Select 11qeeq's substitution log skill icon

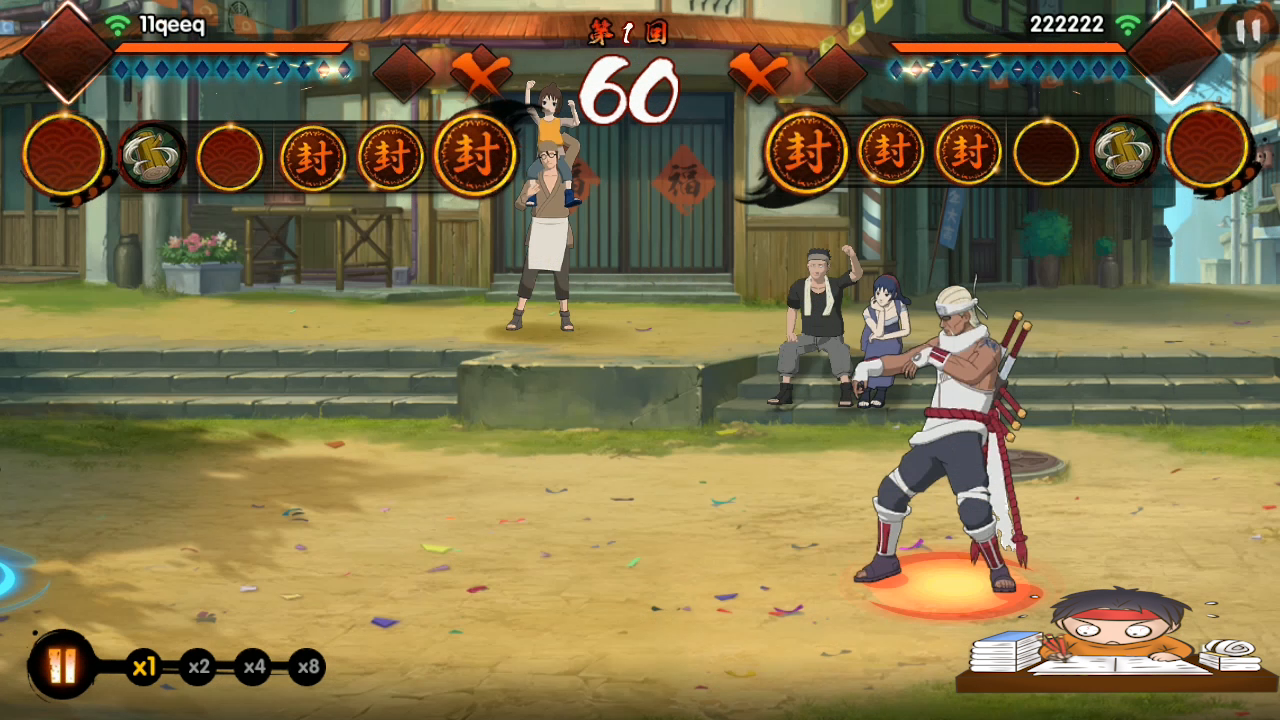(x=152, y=156)
